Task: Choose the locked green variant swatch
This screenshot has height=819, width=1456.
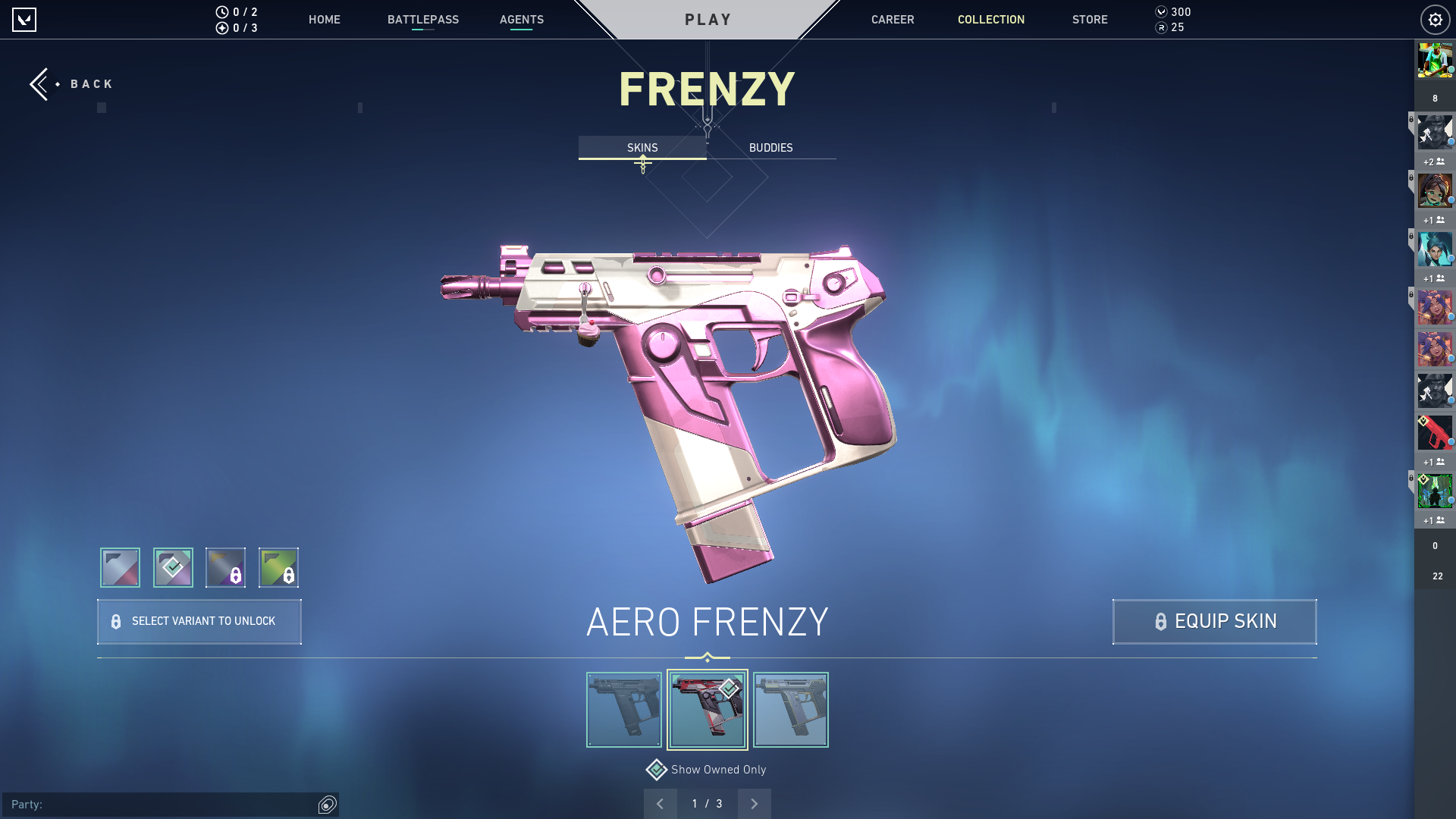Action: 278,567
